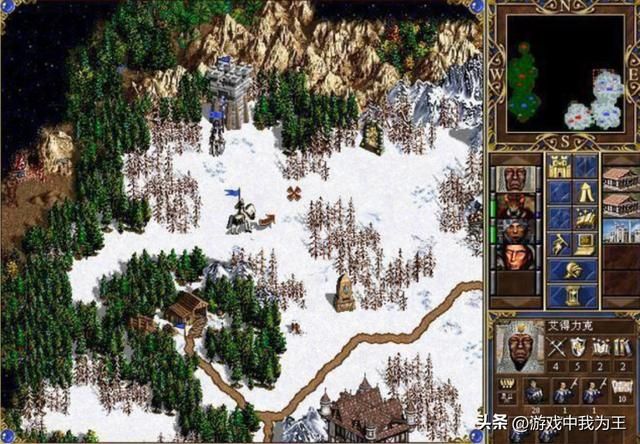Click the shield defense skill icon
This screenshot has width=640, height=444.
pyautogui.click(x=578, y=346)
